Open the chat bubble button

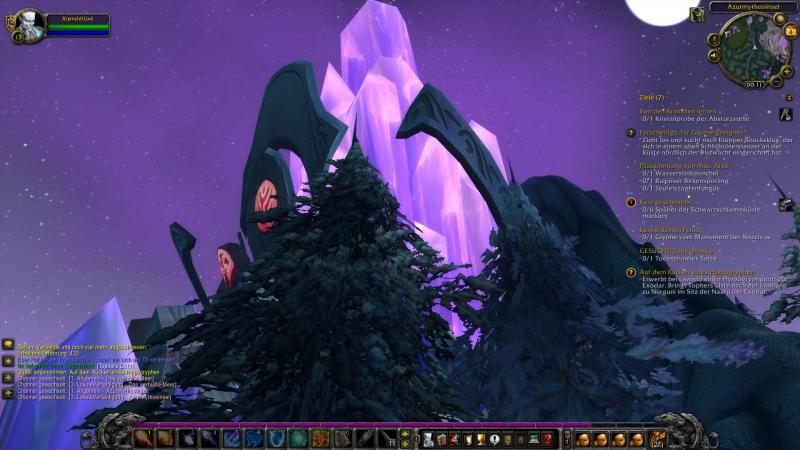click(x=8, y=344)
